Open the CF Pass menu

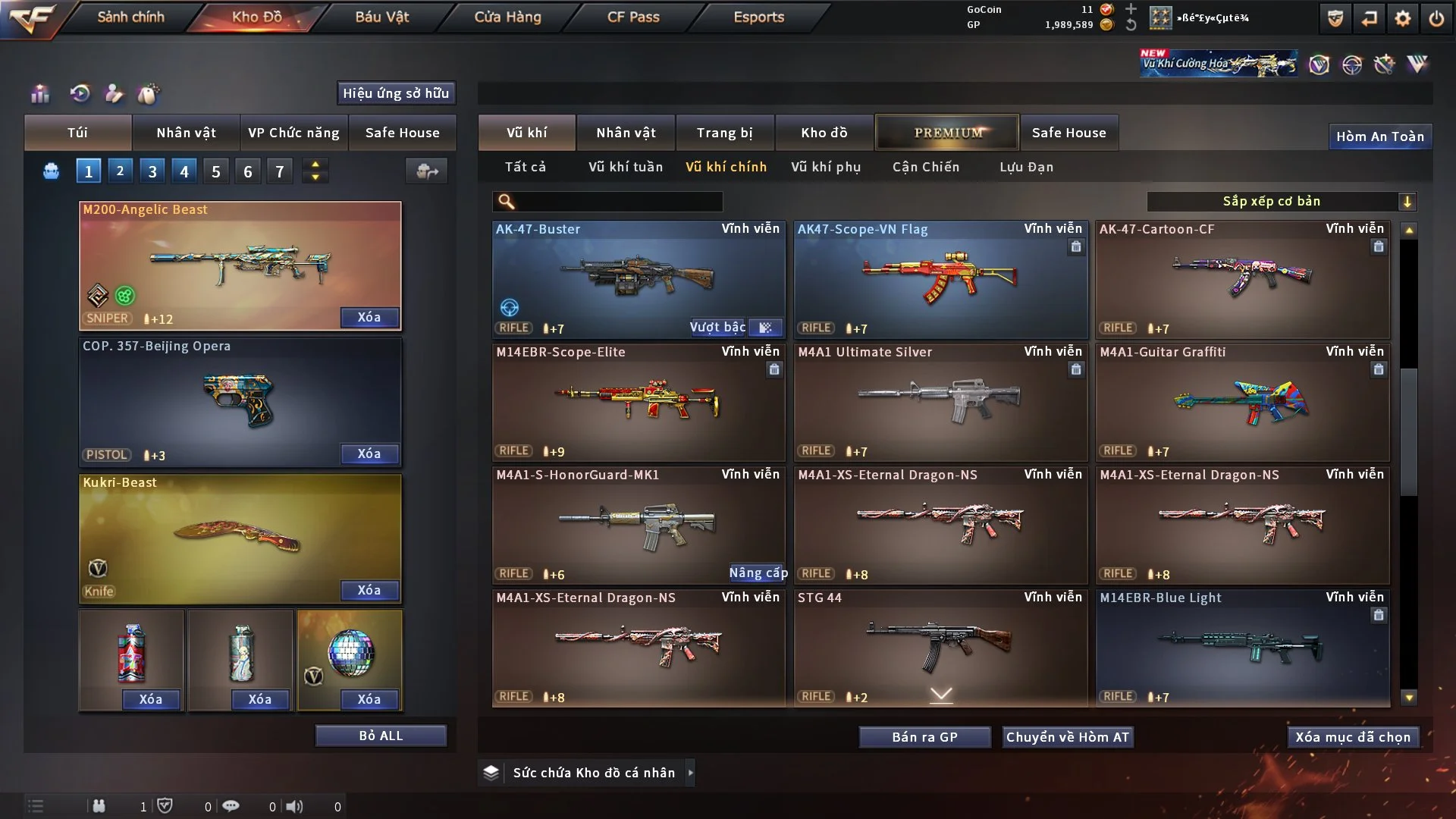(633, 17)
